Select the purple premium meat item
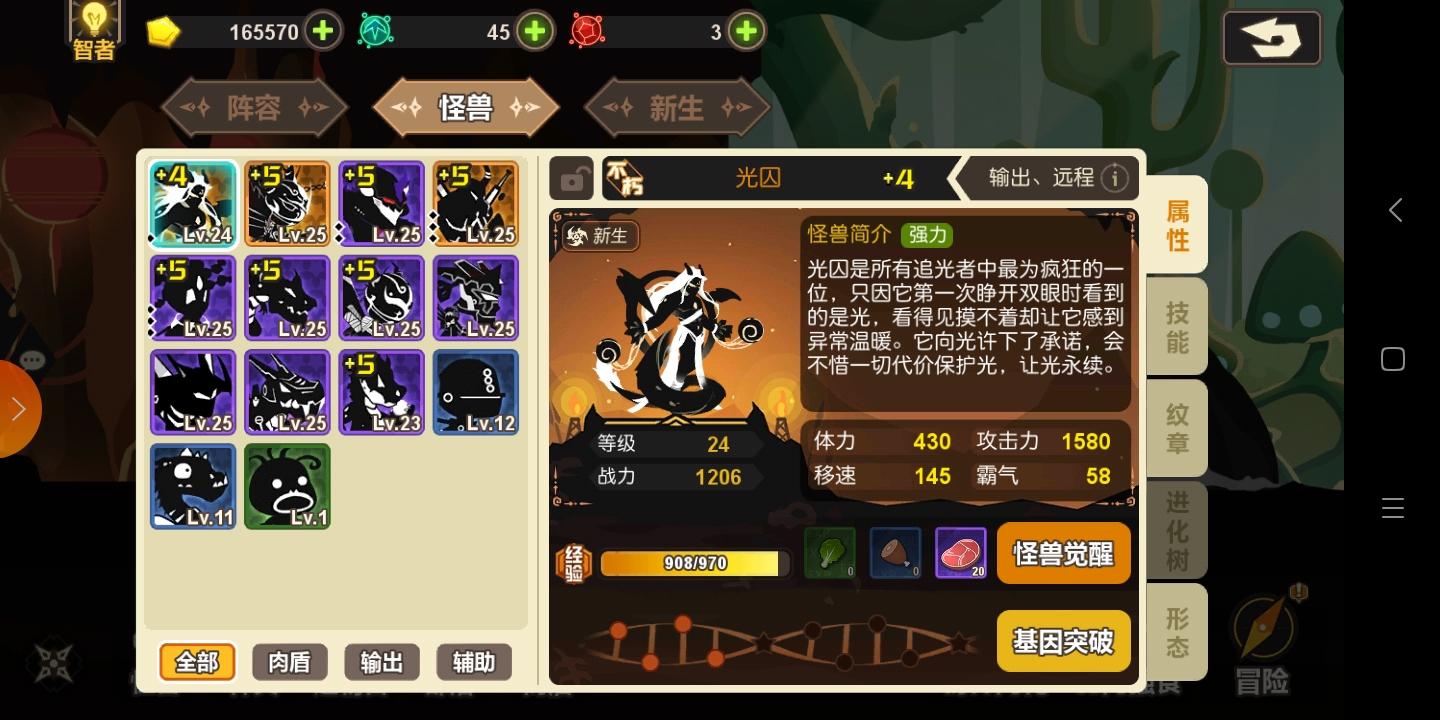Viewport: 1440px width, 720px height. [961, 553]
